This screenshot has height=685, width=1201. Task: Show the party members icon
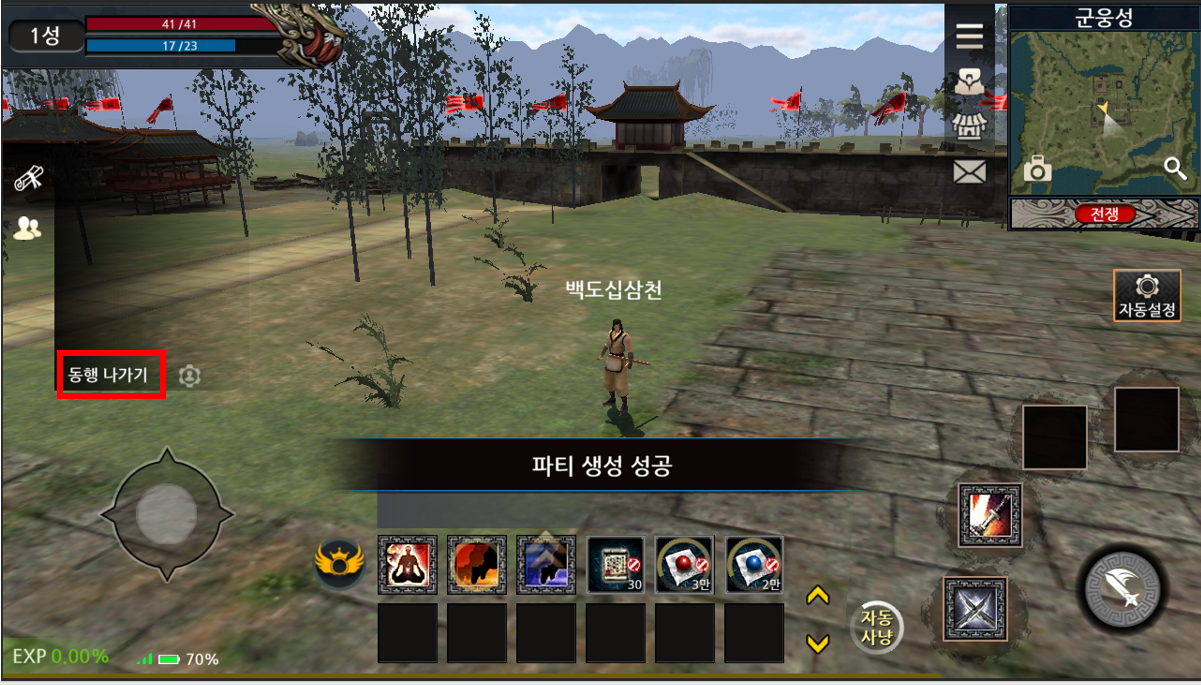coord(28,229)
